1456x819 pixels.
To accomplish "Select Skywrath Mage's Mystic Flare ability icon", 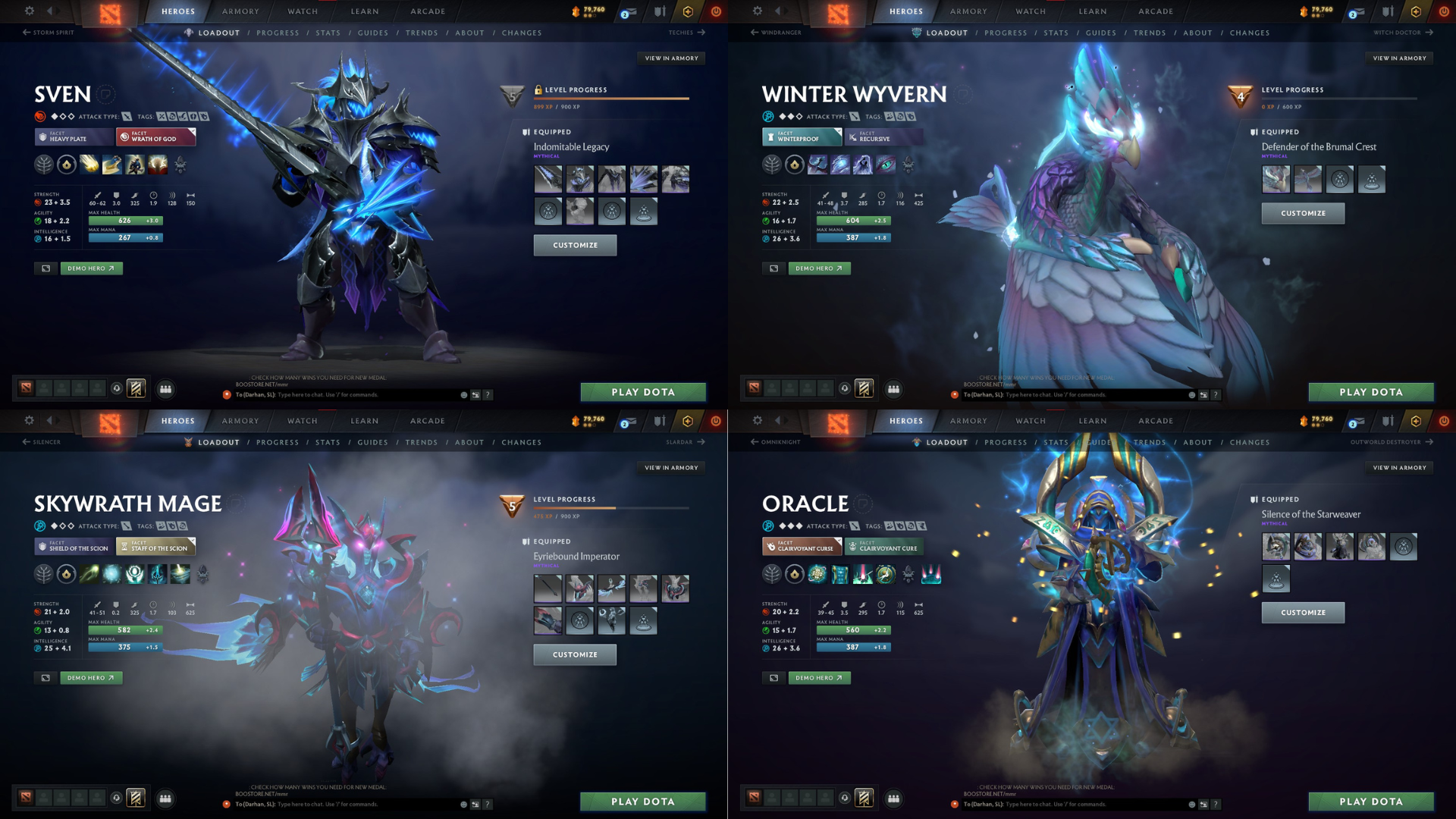I will 179,575.
